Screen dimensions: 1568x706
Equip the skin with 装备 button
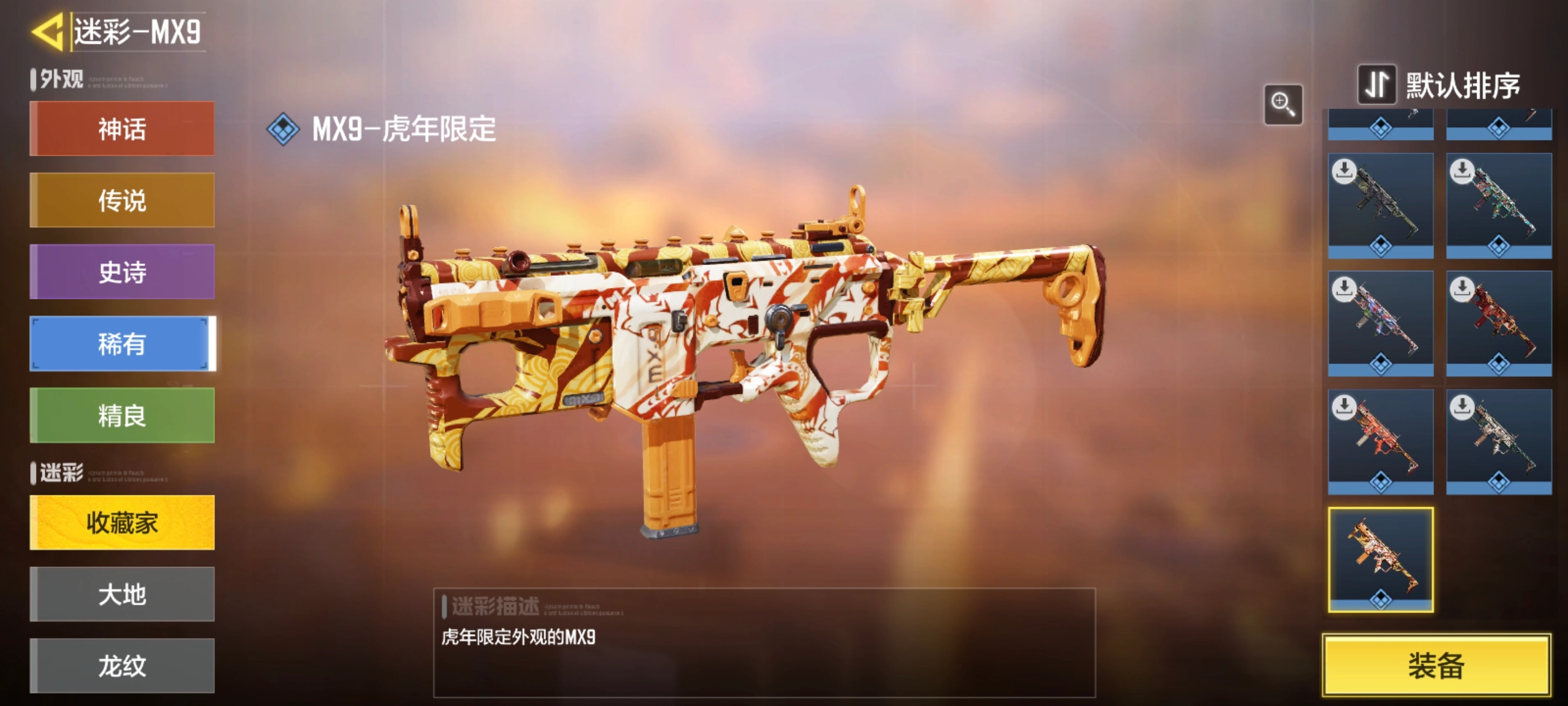pyautogui.click(x=1436, y=665)
